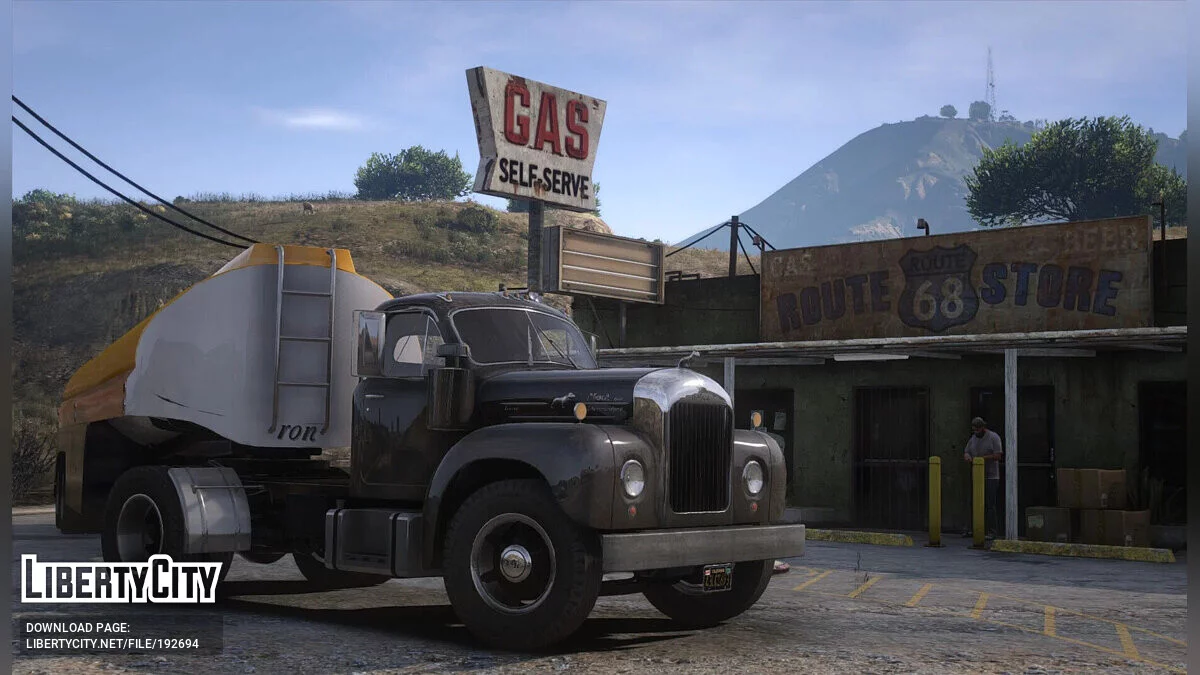1200x675 pixels.
Task: Open the libertycity.net download page link
Action: 112,645
